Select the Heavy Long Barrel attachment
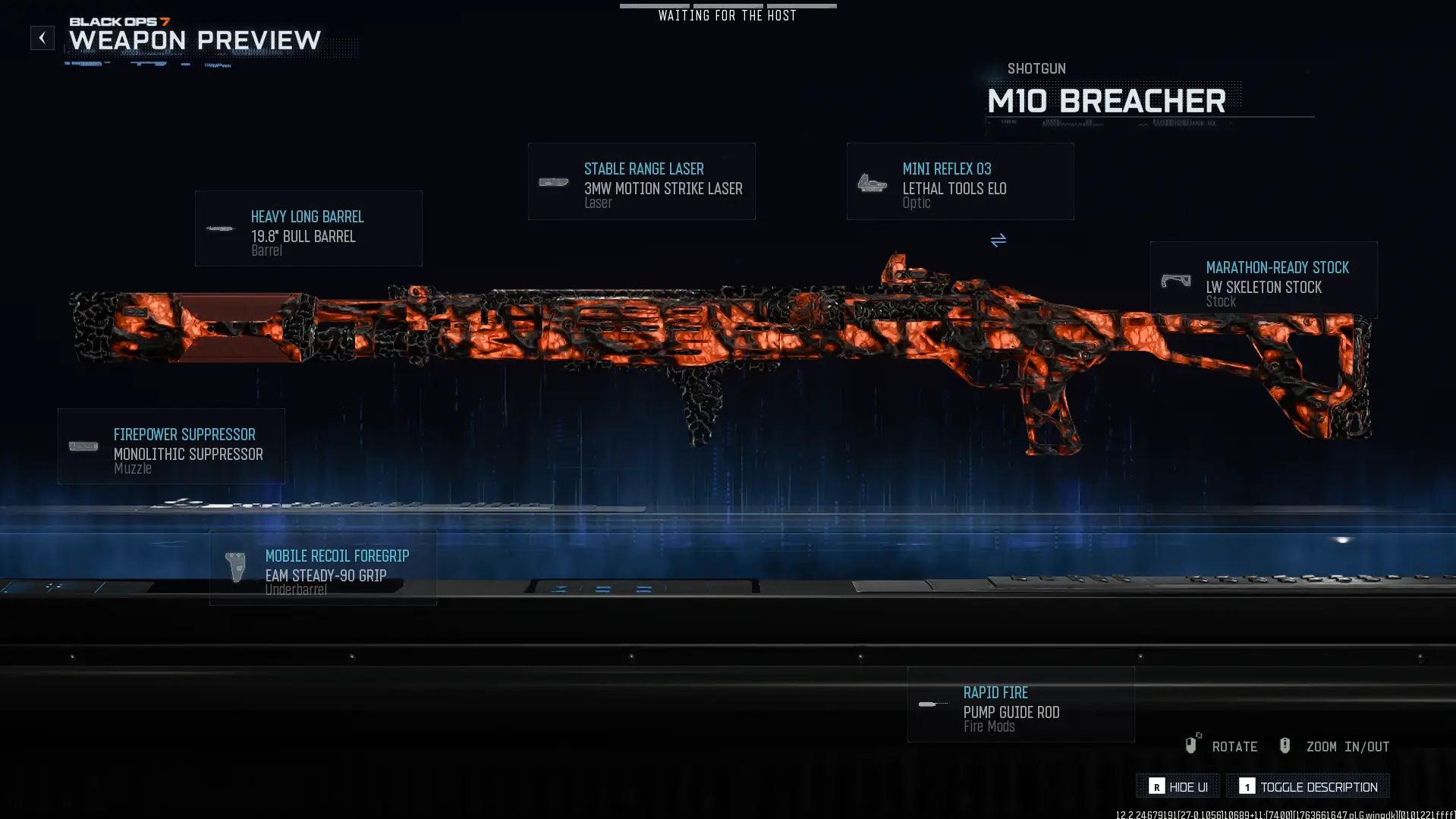The width and height of the screenshot is (1456, 819). click(308, 228)
